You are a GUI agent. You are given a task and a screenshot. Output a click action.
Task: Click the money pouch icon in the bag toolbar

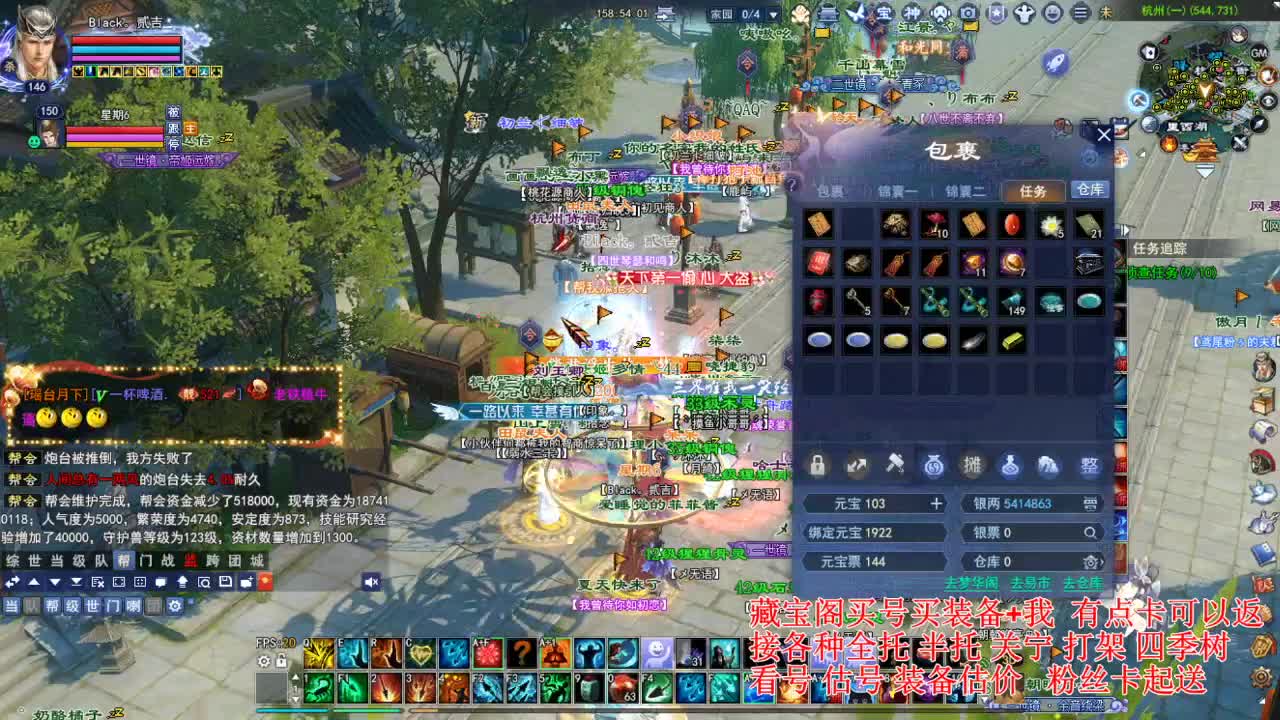pyautogui.click(x=934, y=465)
